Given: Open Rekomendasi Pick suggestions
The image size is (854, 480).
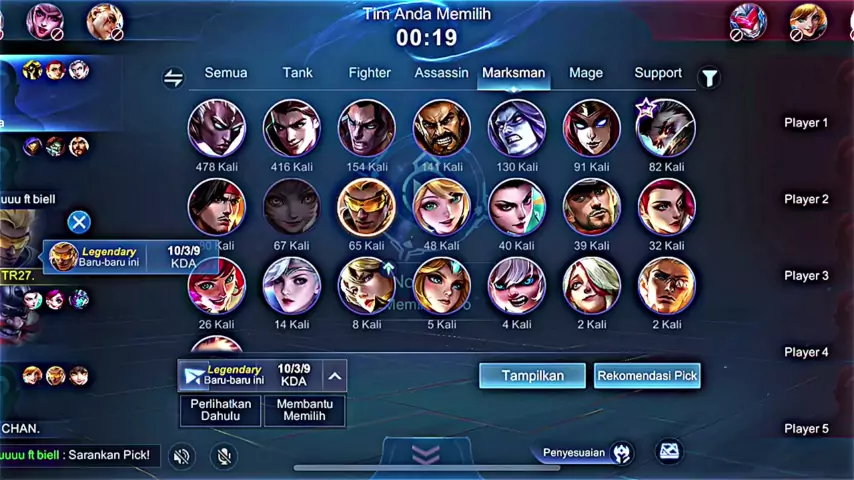Looking at the screenshot, I should click(647, 376).
